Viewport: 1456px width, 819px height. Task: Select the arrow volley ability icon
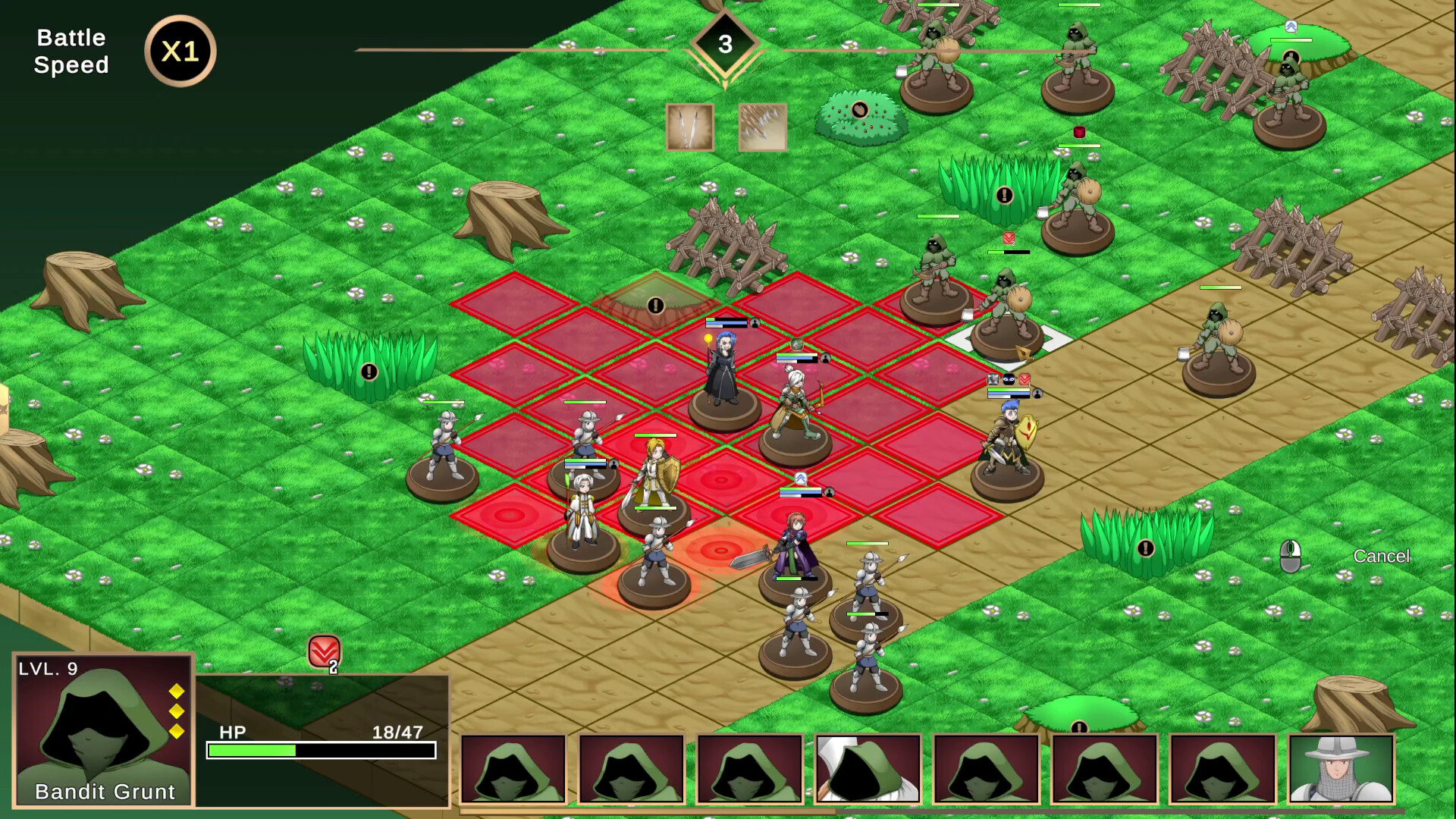(x=761, y=127)
